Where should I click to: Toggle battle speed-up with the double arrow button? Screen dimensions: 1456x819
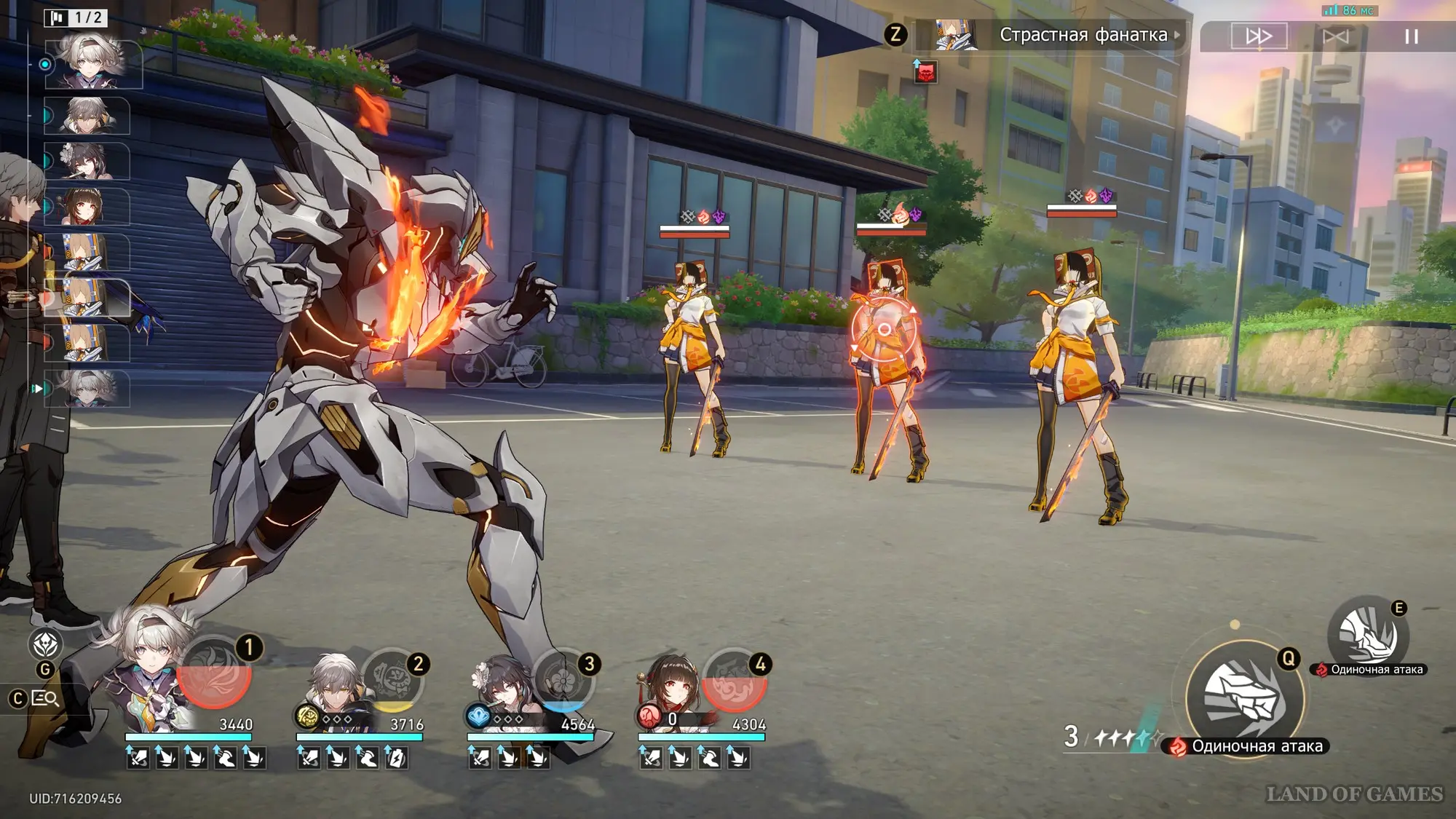1259,36
